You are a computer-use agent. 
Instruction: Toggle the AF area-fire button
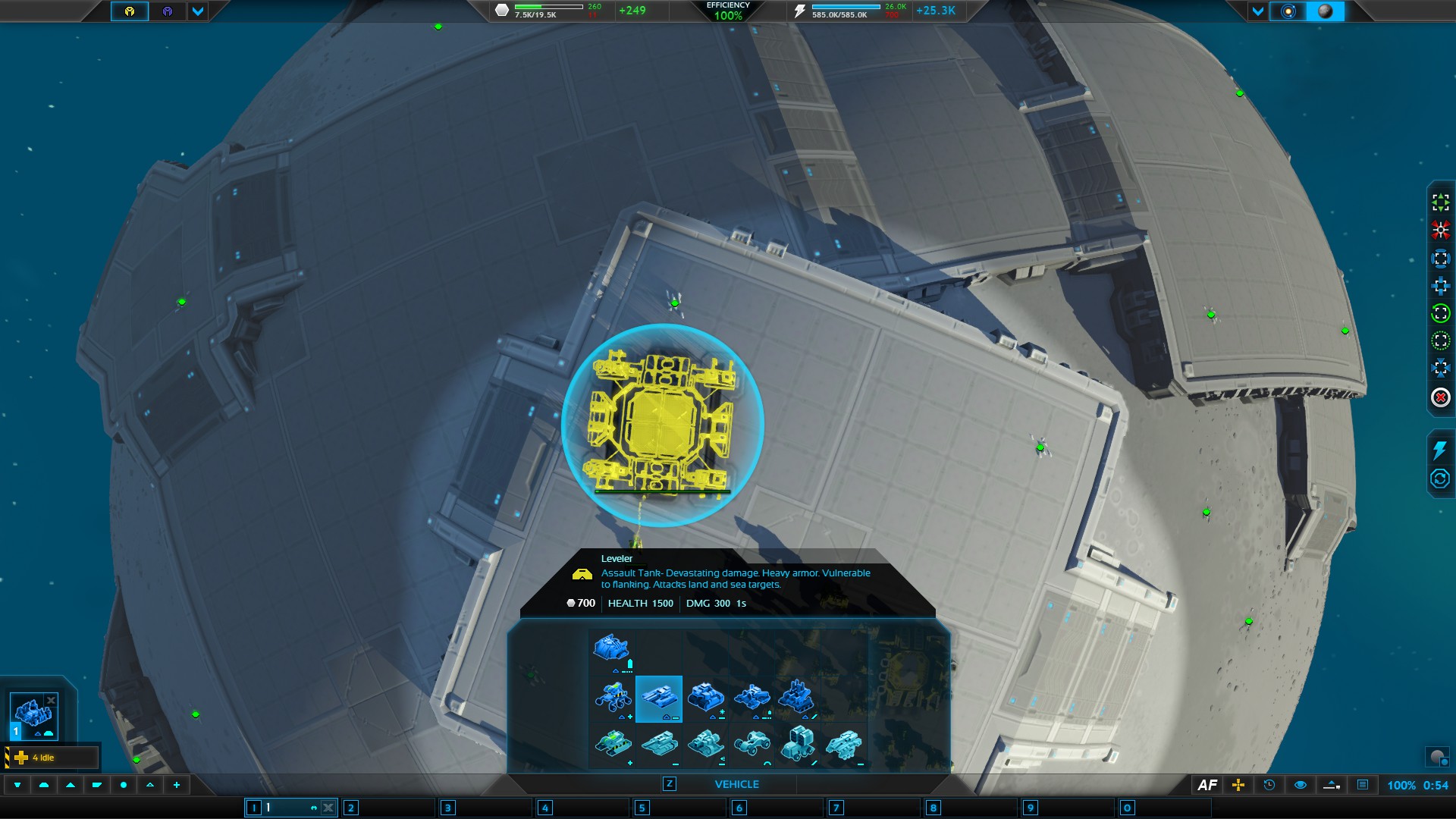coord(1207,786)
